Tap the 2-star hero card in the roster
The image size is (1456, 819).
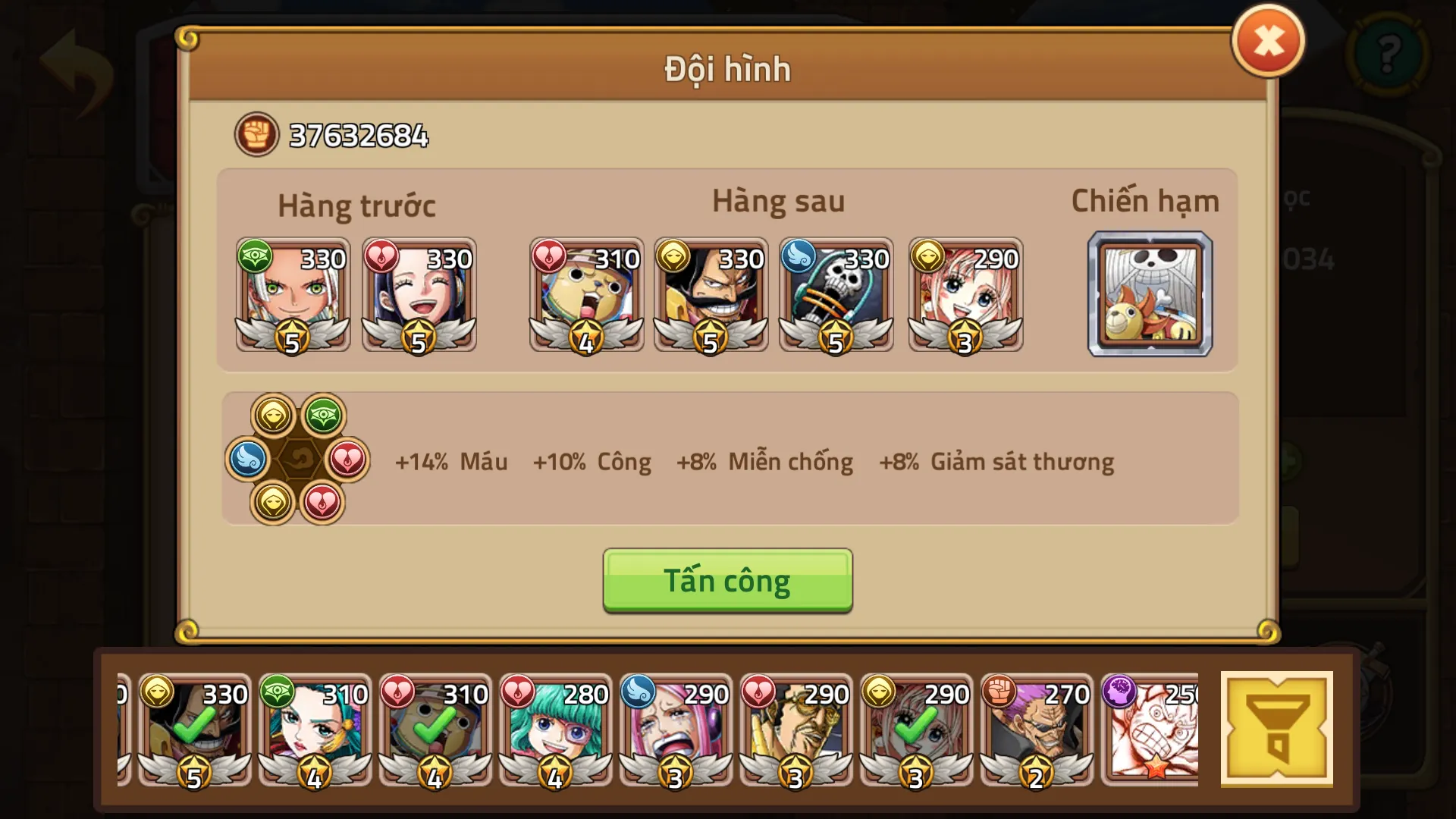[x=1037, y=732]
